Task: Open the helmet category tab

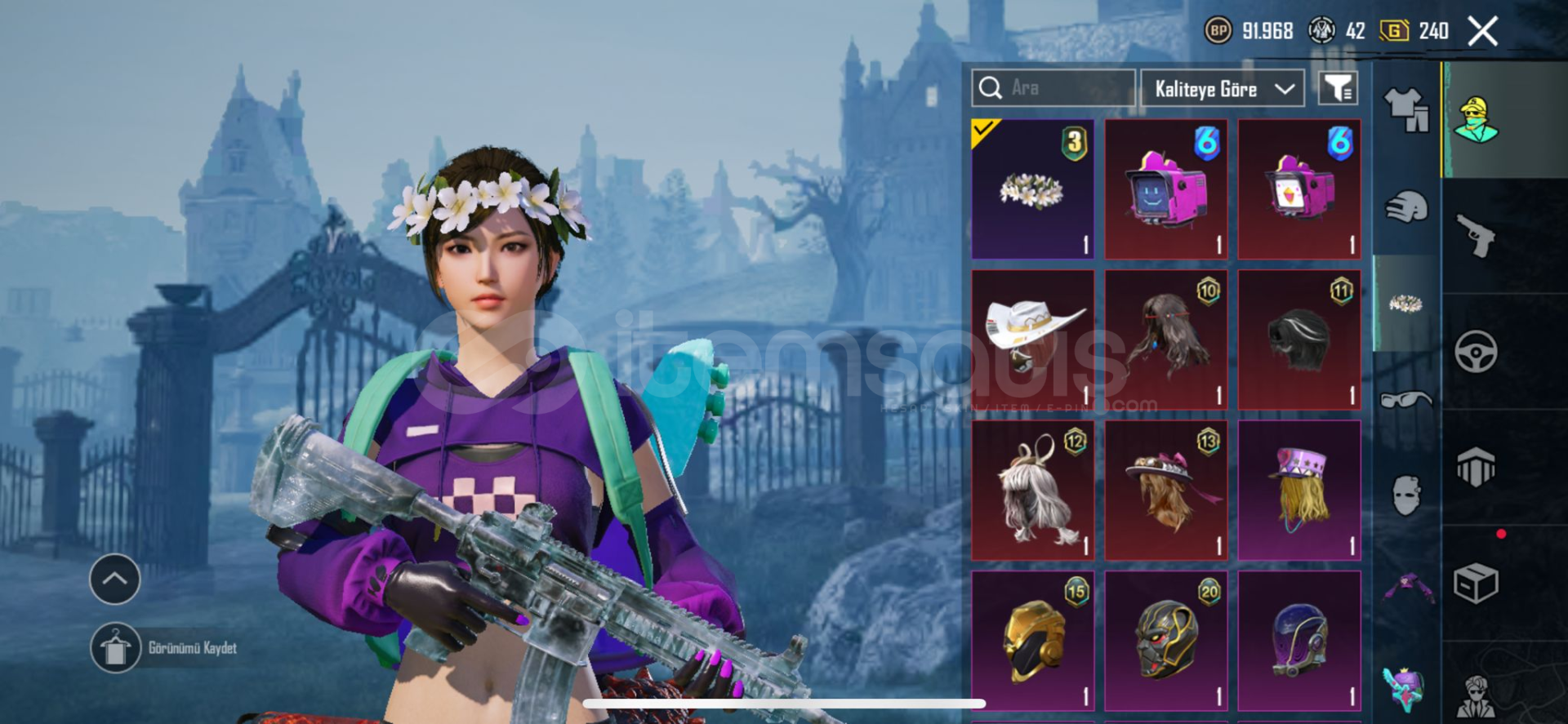Action: 1406,207
